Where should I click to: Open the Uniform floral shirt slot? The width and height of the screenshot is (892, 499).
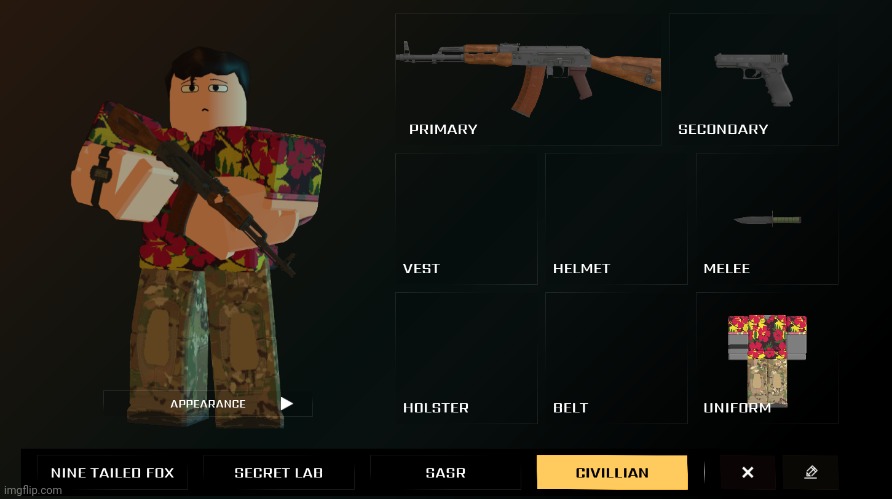click(767, 357)
